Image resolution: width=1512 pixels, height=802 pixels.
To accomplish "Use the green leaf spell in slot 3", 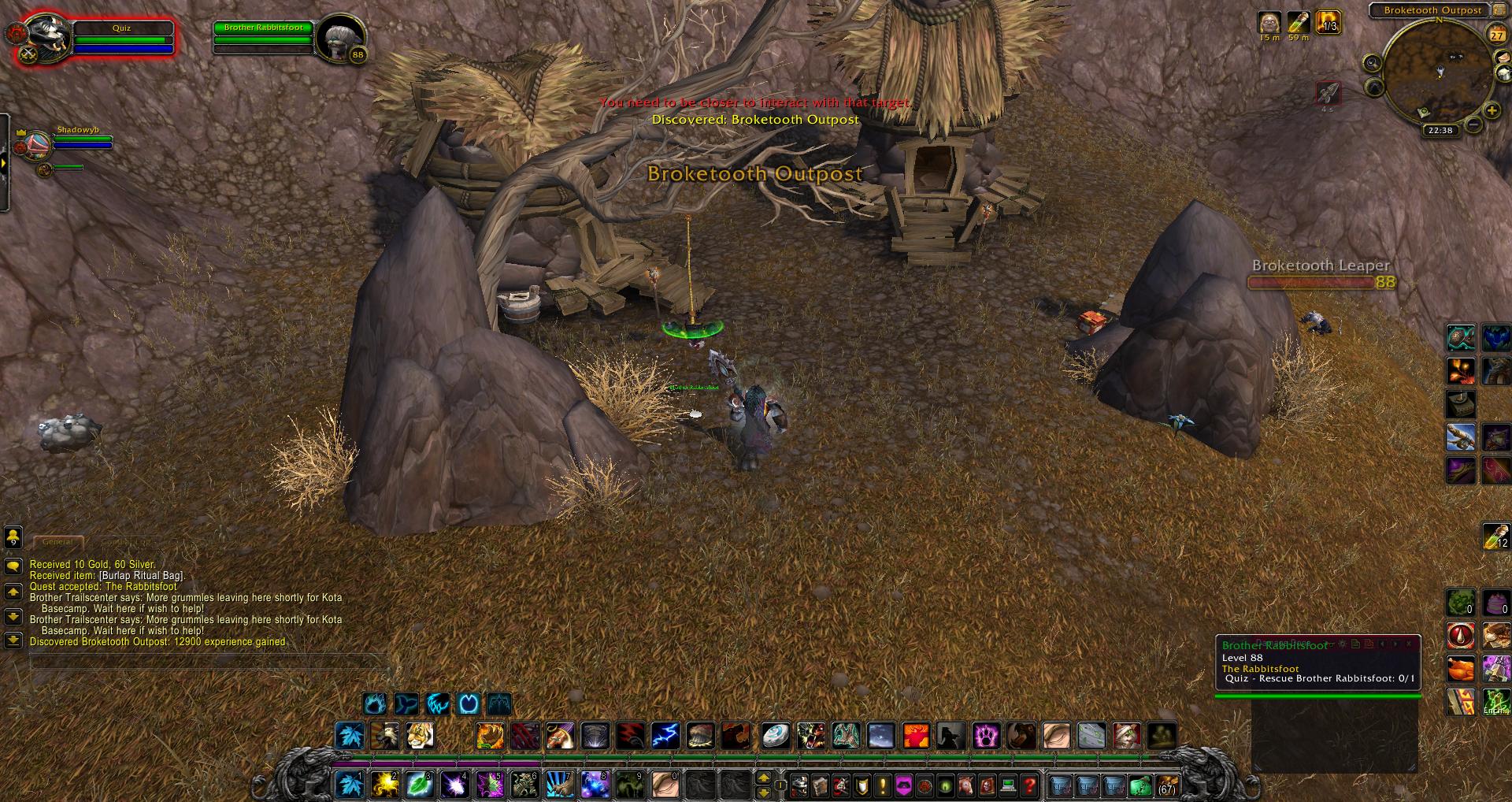I will point(419,784).
